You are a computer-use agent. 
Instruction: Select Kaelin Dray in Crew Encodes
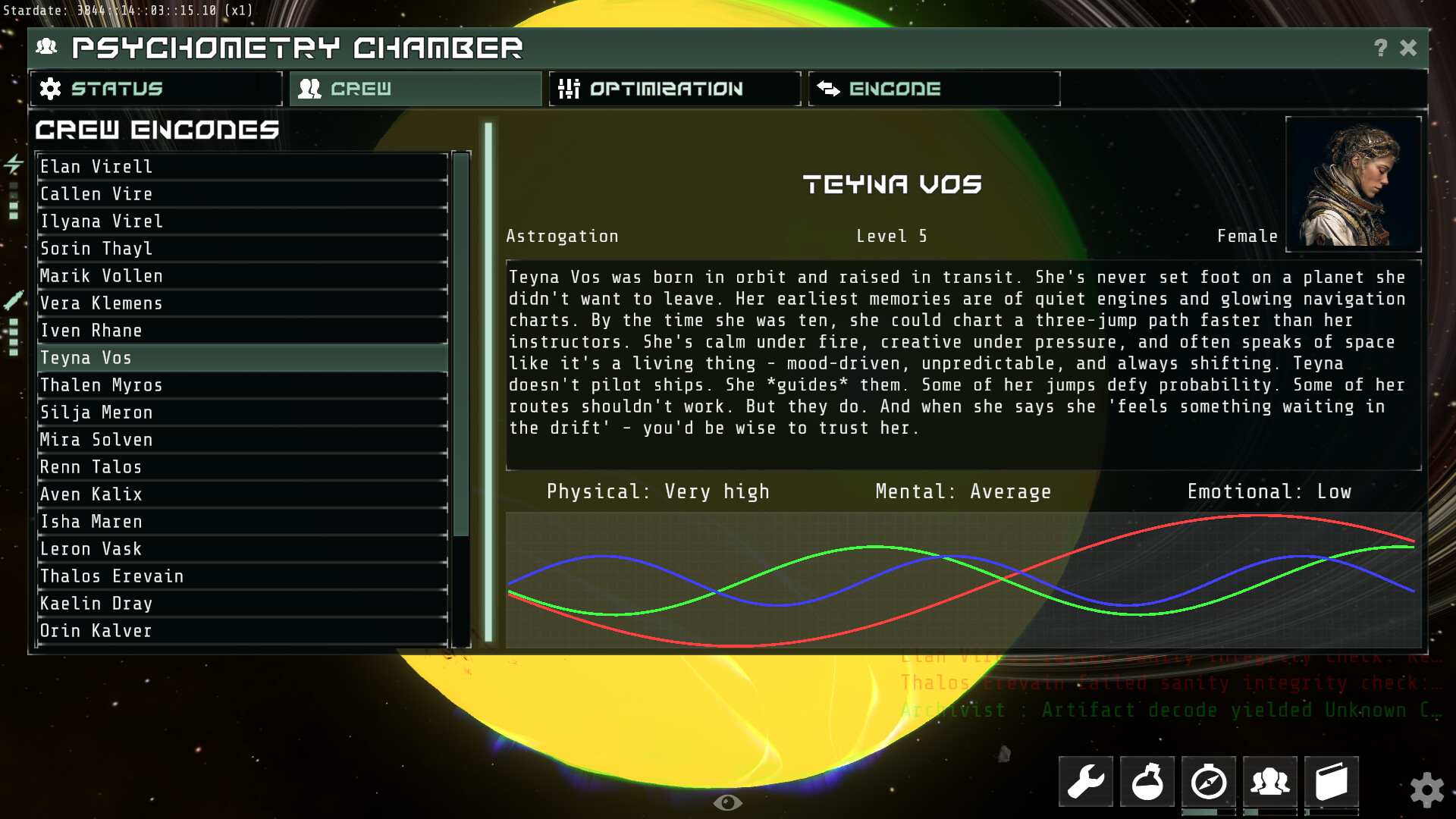click(96, 603)
